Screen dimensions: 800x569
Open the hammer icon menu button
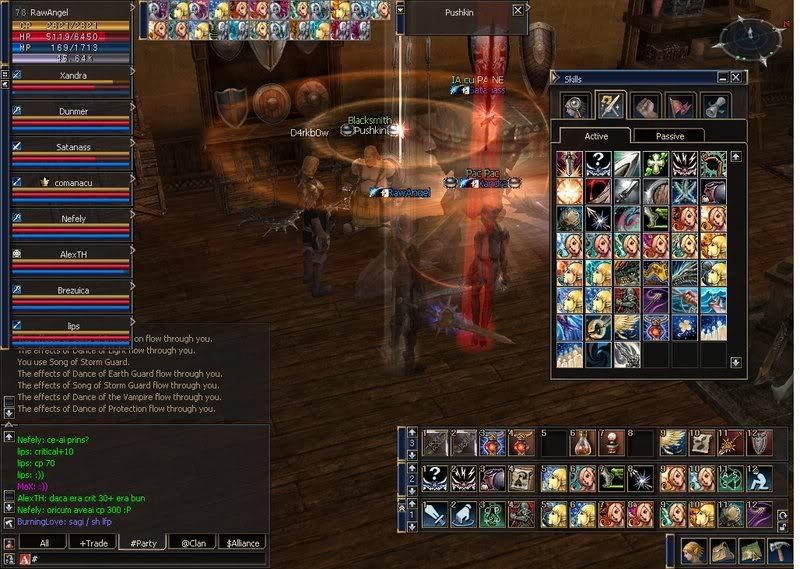777,552
